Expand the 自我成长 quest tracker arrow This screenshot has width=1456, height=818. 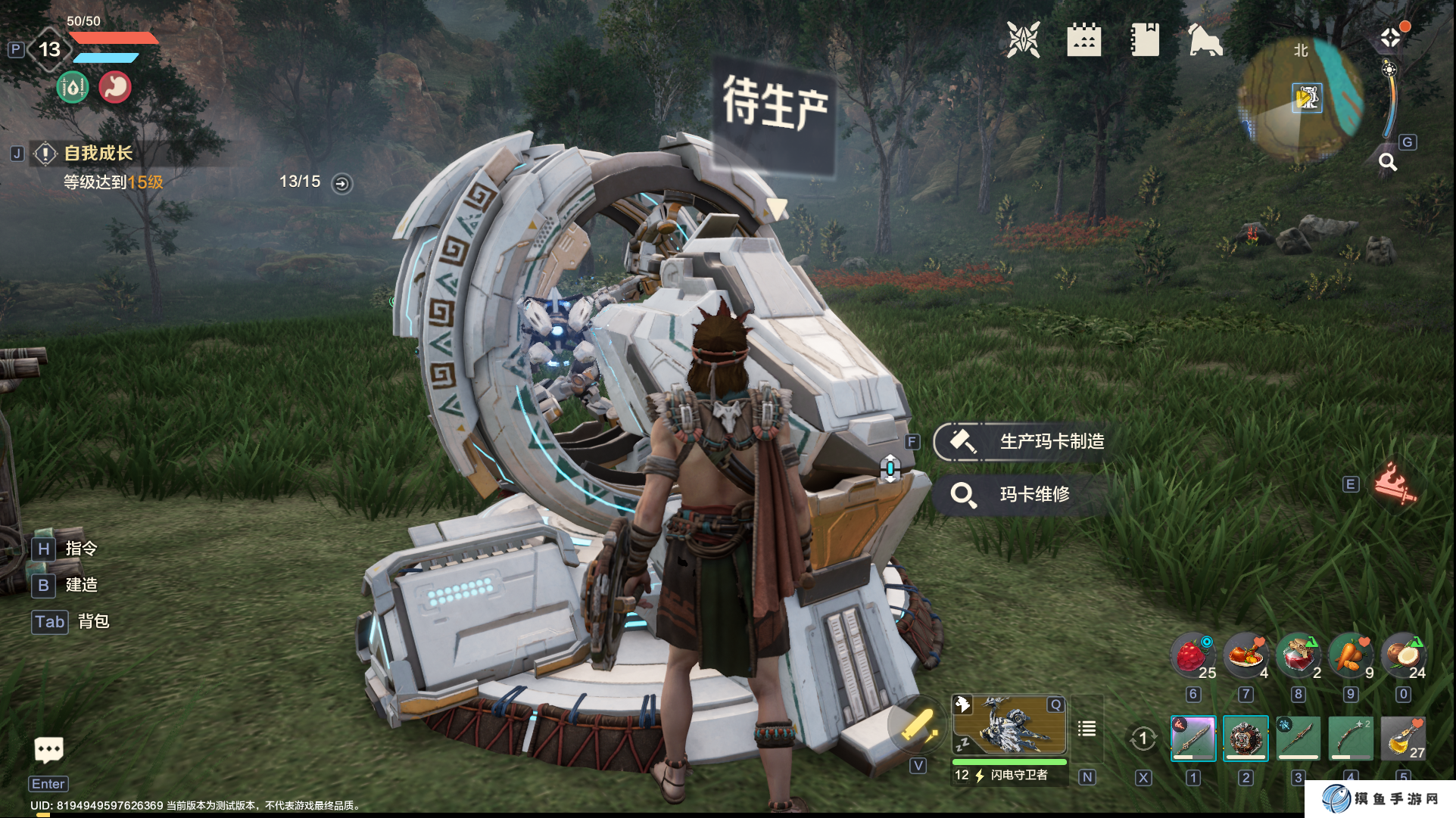point(342,183)
